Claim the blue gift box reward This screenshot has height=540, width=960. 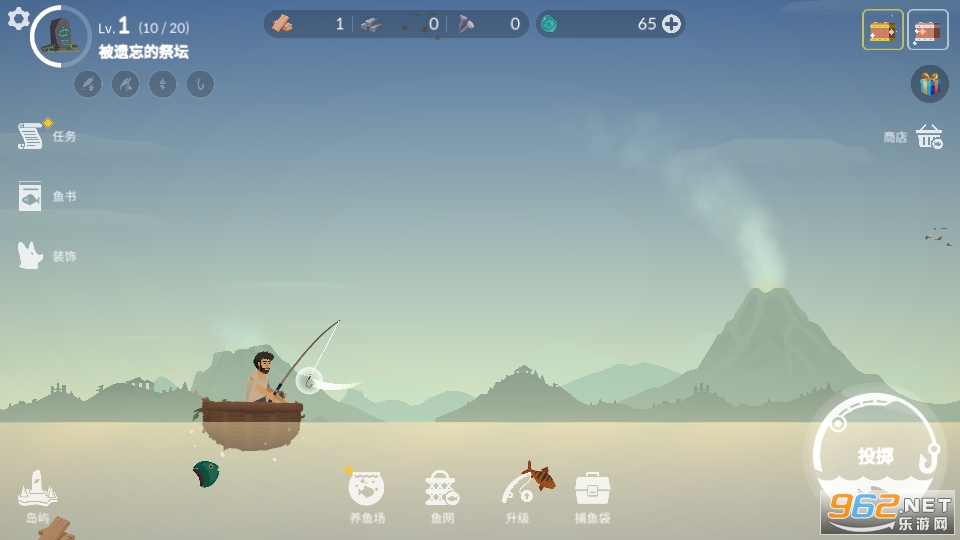929,84
